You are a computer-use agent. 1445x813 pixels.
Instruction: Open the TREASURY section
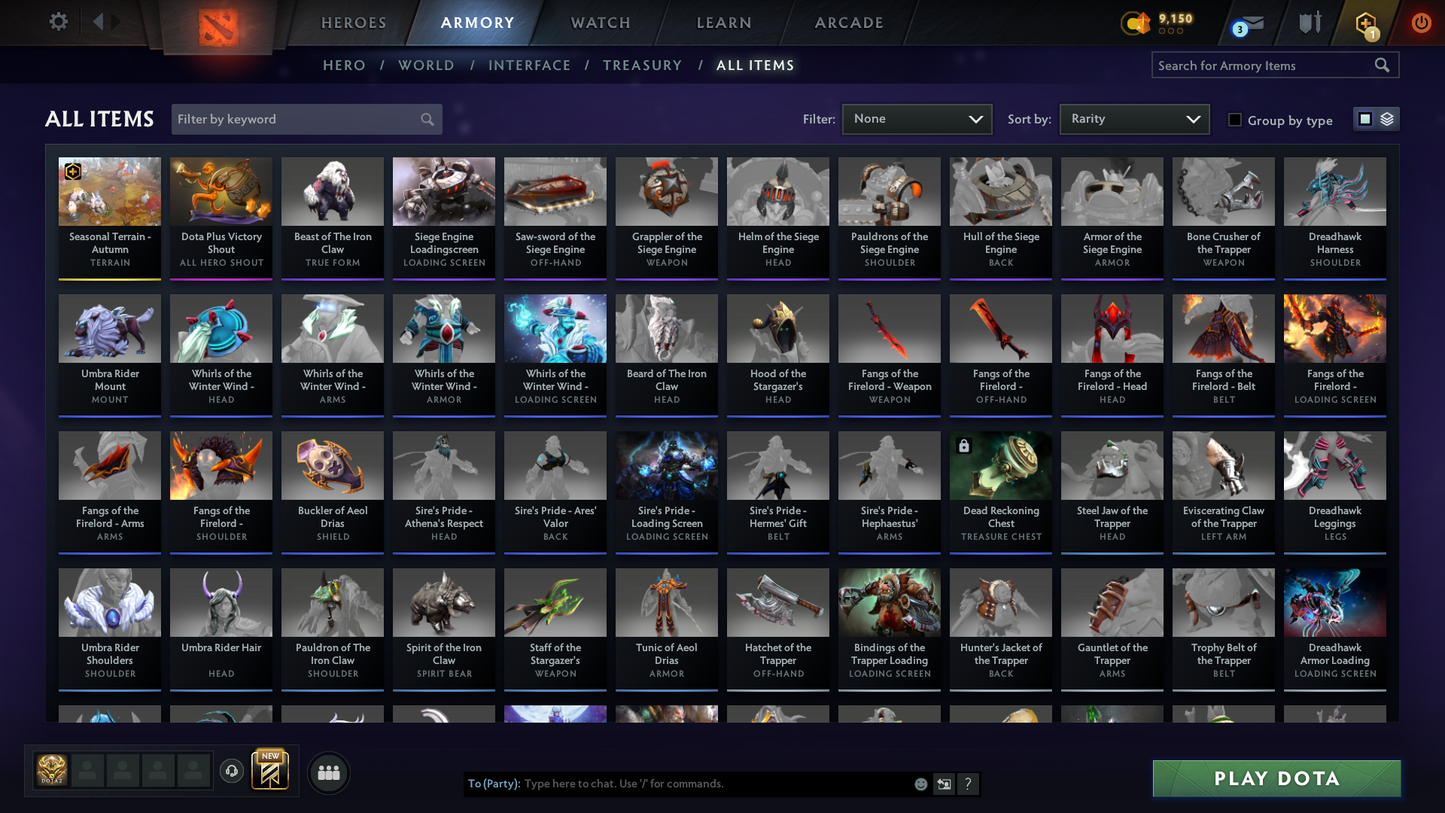pyautogui.click(x=642, y=65)
